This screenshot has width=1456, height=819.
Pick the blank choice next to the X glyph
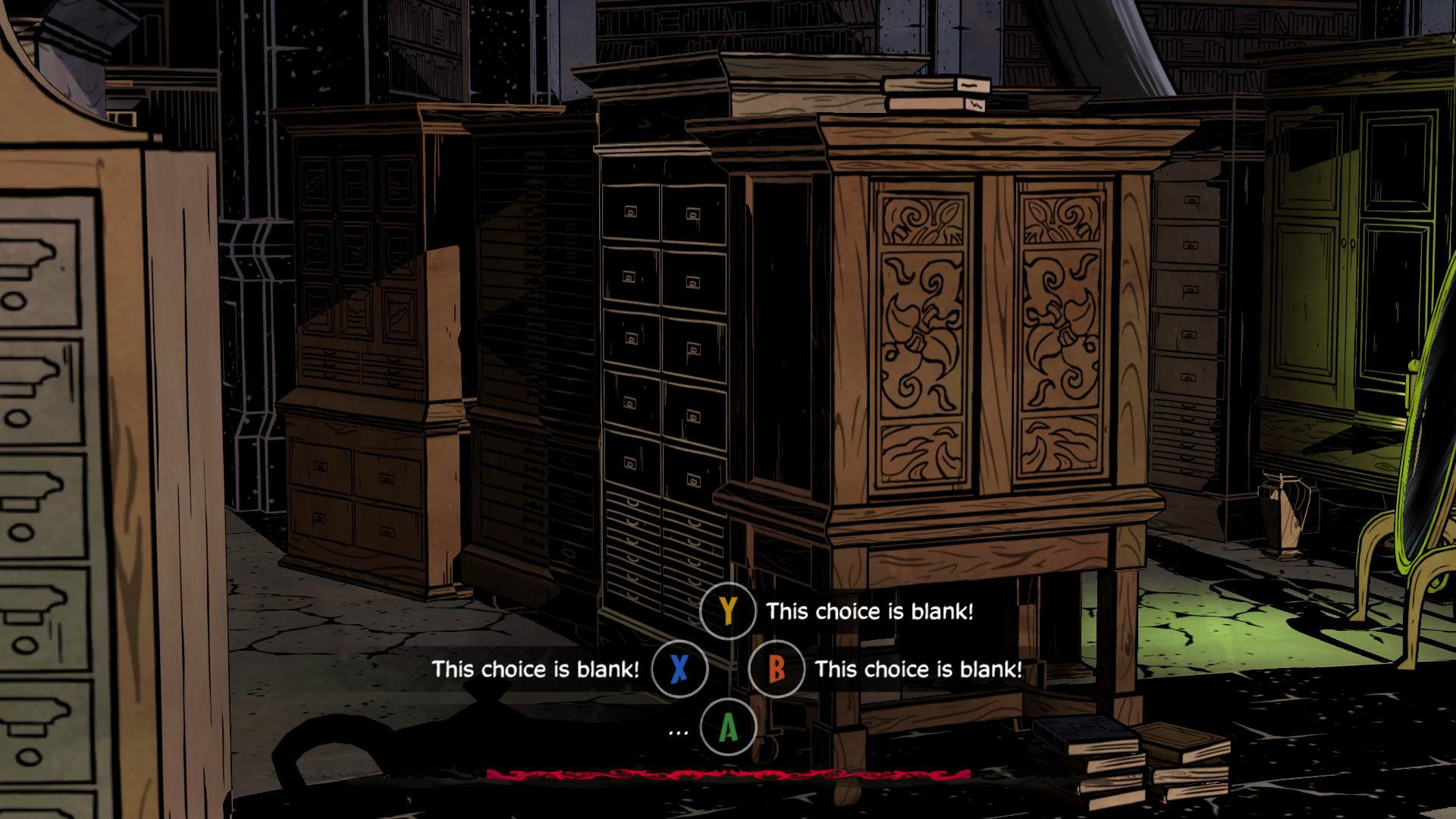click(535, 669)
